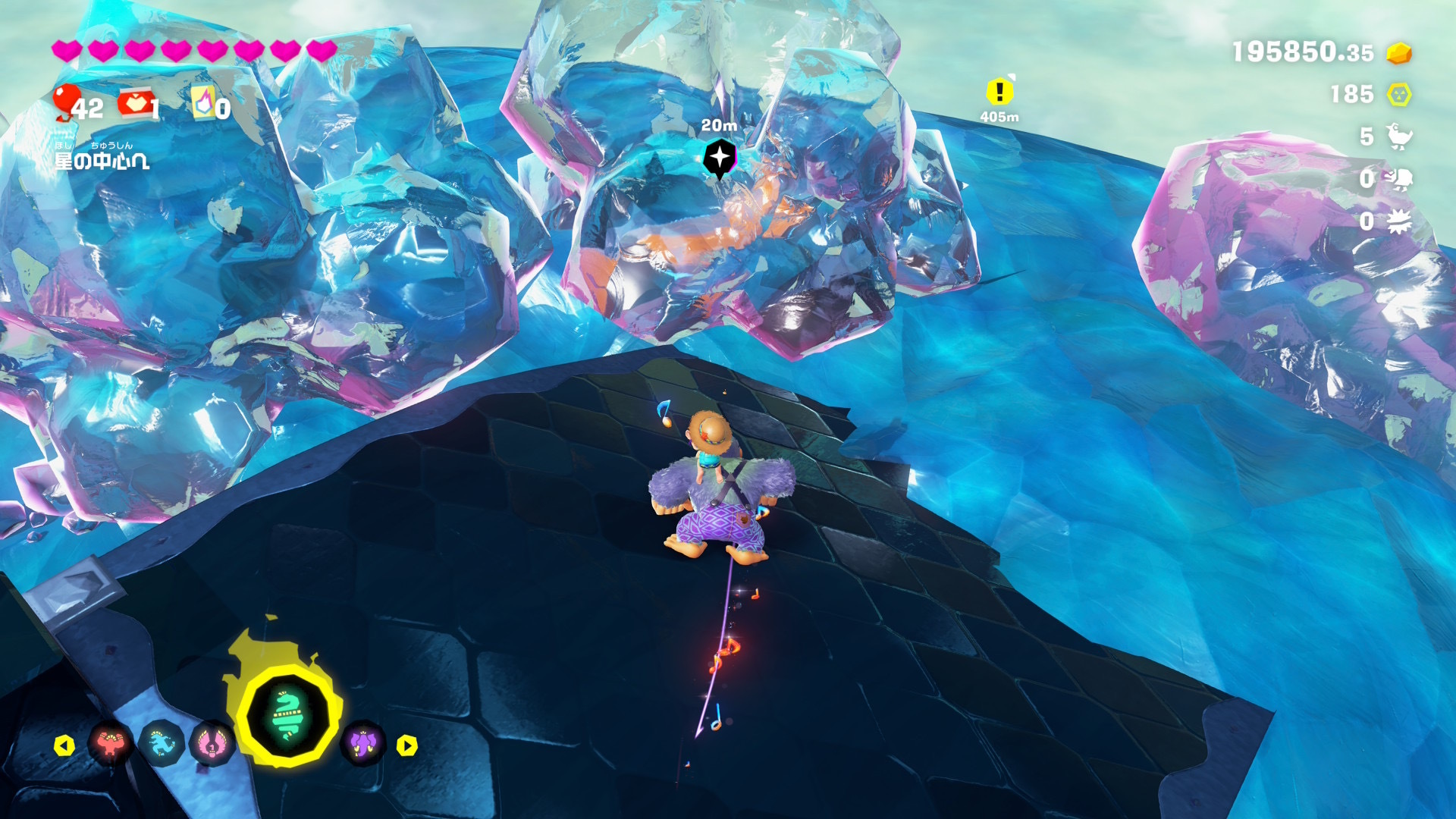Open the 星の中心へ objective tracker
Viewport: 1456px width, 819px height.
(102, 157)
